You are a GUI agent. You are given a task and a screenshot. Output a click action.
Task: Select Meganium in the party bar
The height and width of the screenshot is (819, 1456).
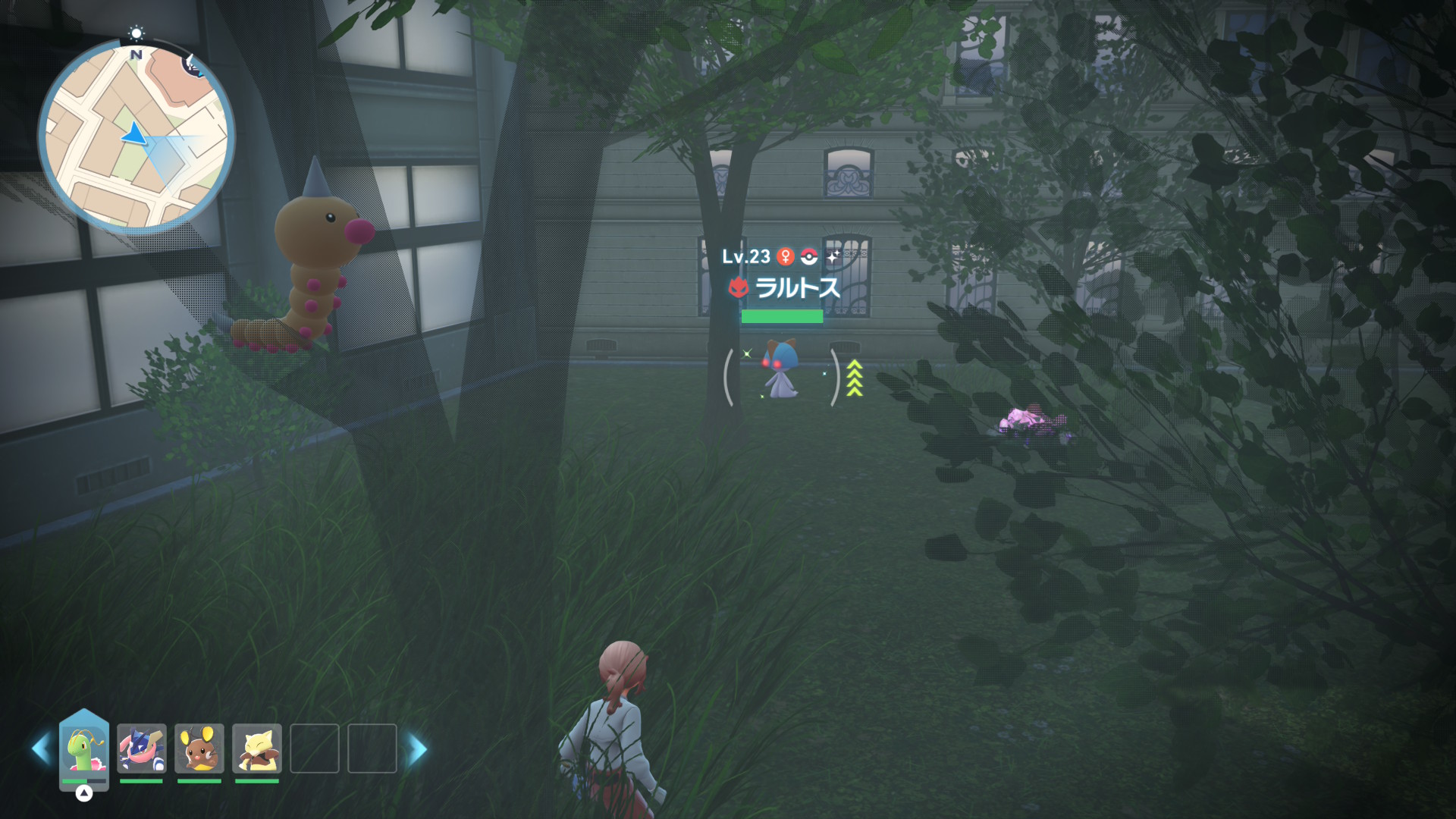[84, 749]
